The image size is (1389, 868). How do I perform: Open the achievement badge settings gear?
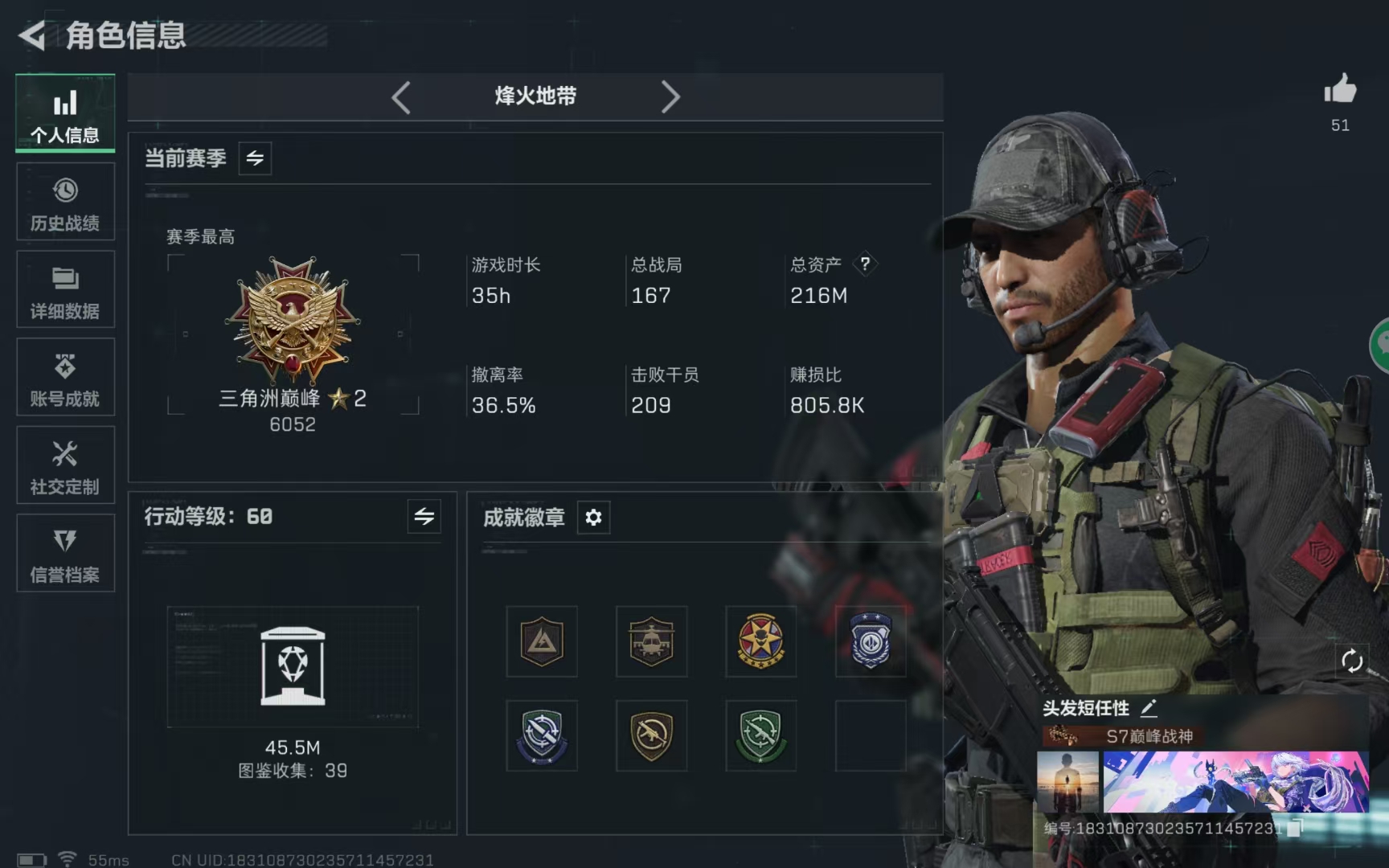coord(592,517)
